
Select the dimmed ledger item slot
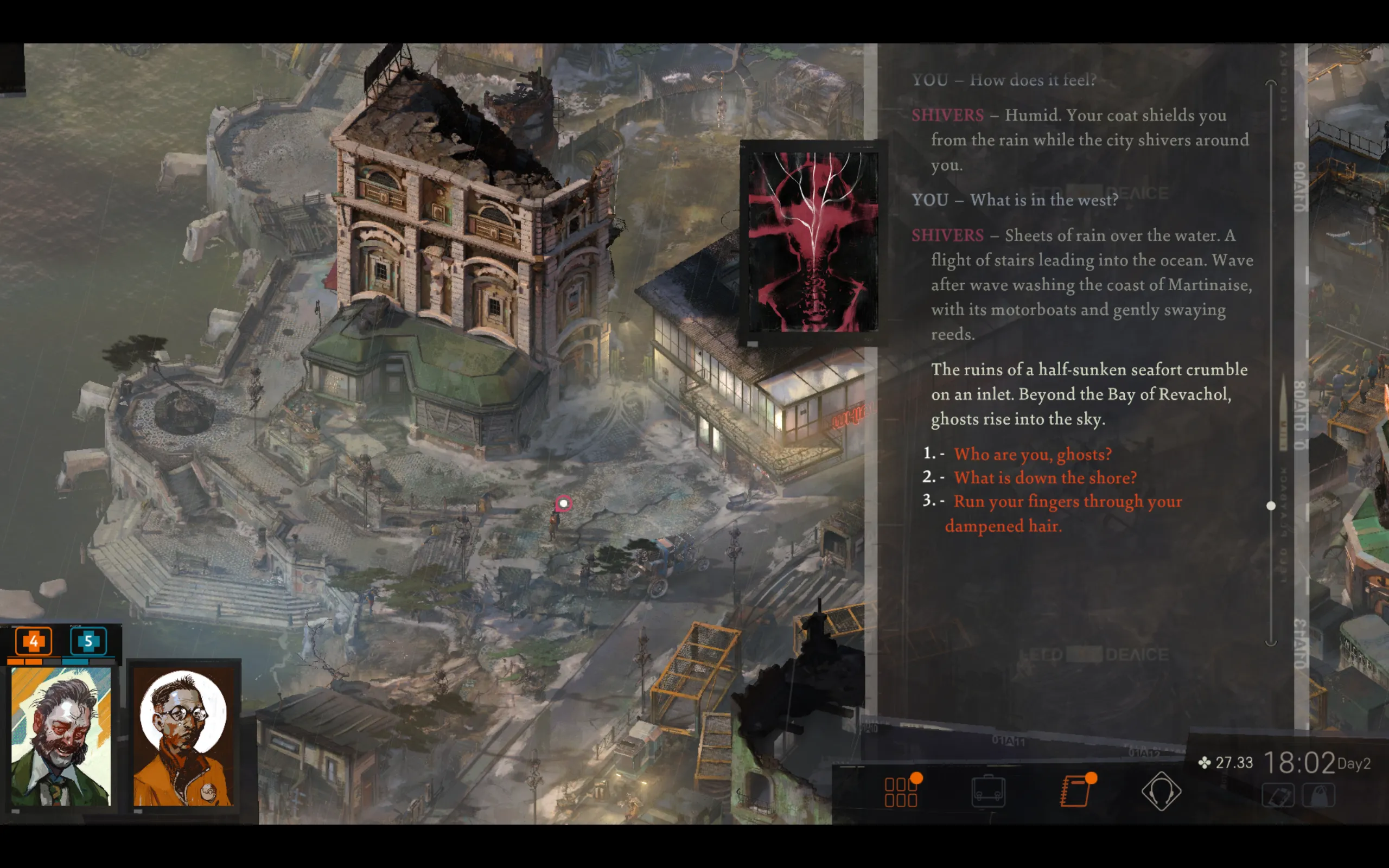(x=1278, y=796)
